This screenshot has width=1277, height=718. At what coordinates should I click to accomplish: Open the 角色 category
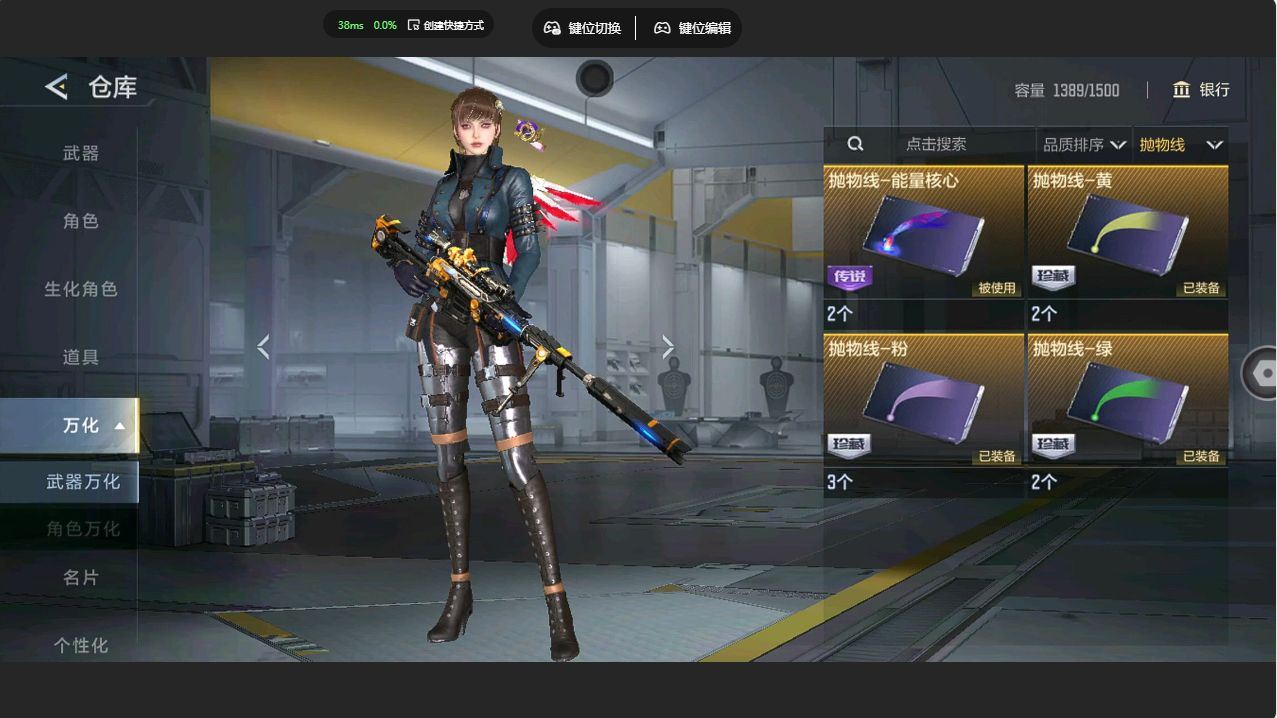click(81, 221)
